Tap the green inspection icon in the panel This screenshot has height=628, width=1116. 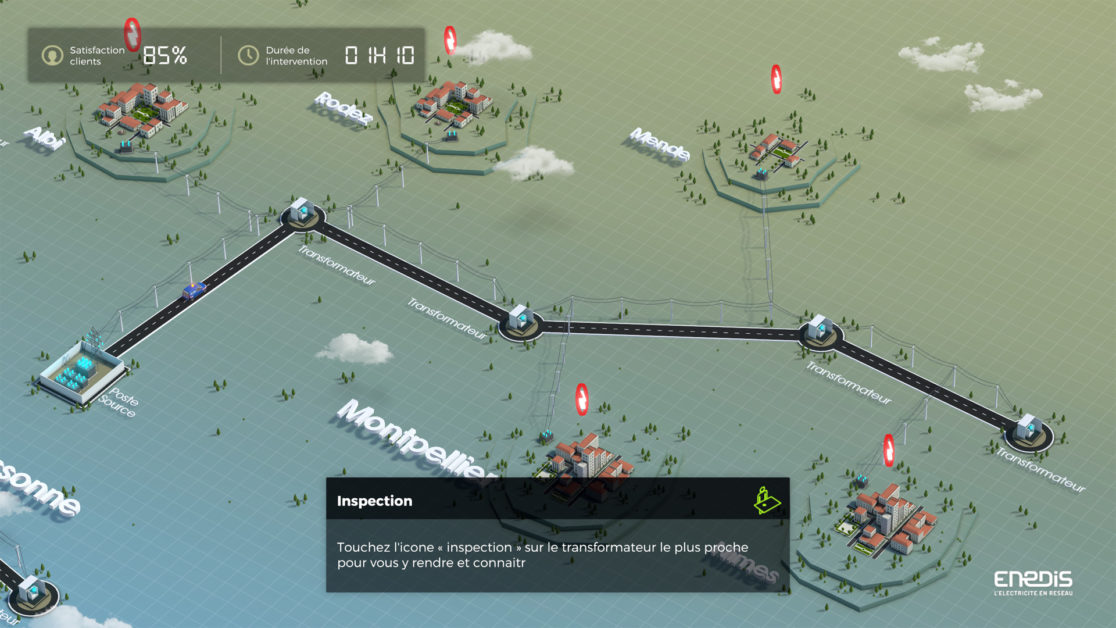tap(765, 498)
